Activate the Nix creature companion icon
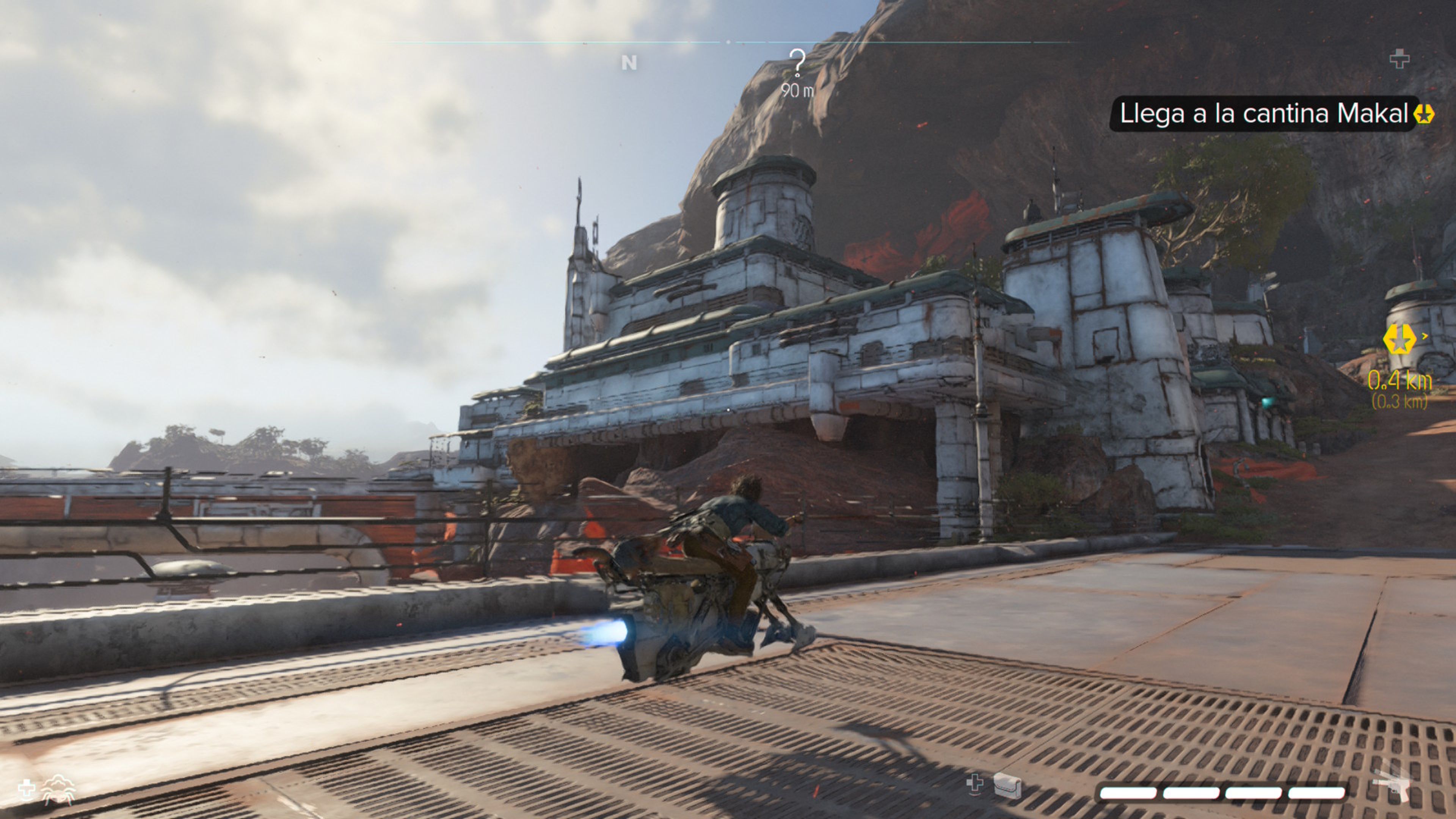 pos(59,789)
